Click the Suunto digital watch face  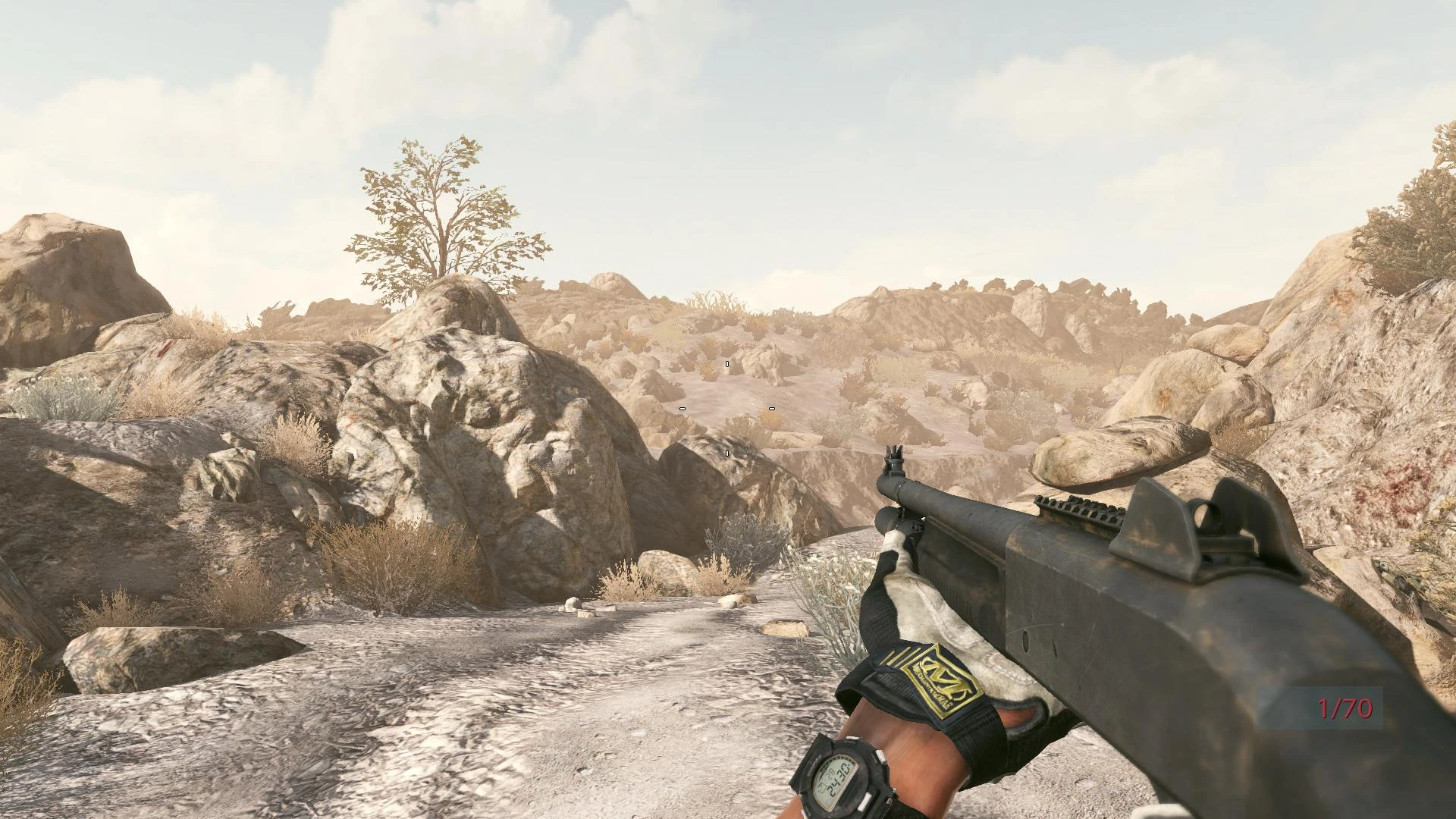(833, 777)
